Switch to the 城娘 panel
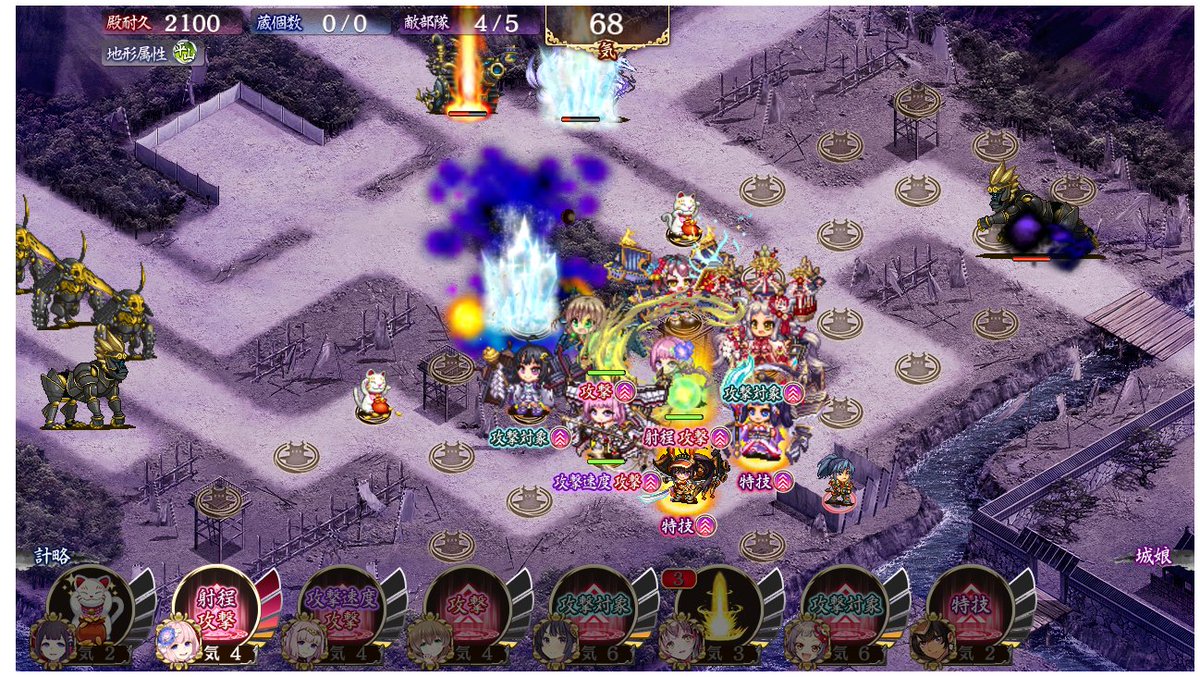1200x677 pixels. [1150, 557]
